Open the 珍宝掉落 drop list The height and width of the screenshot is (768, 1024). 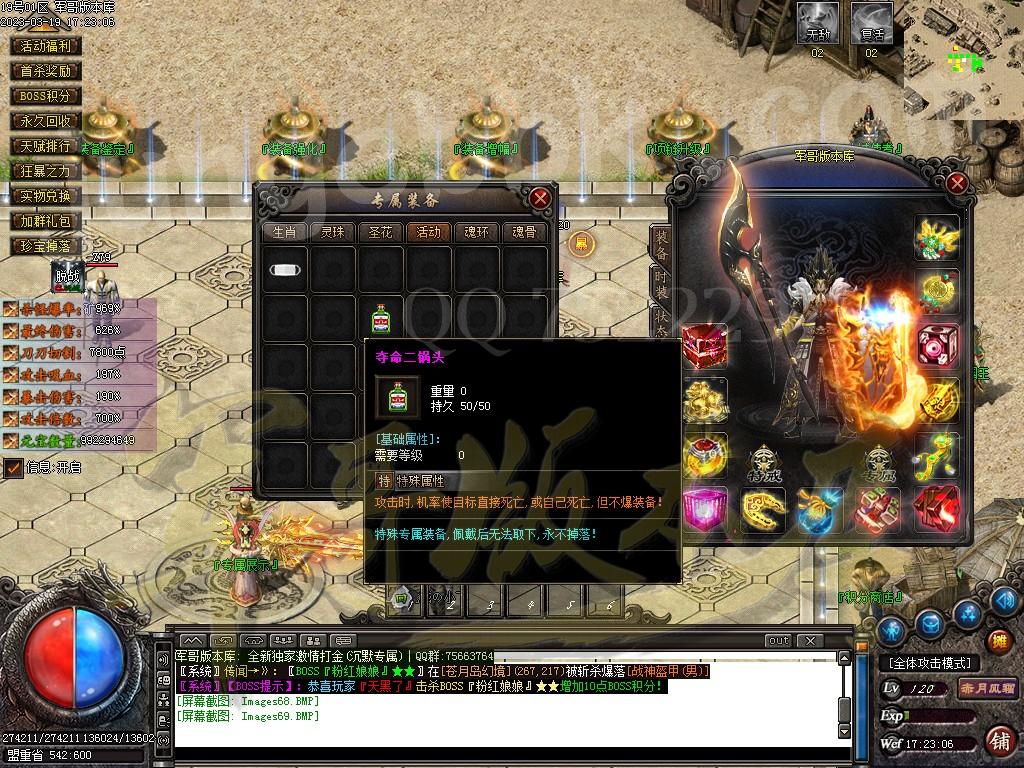click(46, 246)
